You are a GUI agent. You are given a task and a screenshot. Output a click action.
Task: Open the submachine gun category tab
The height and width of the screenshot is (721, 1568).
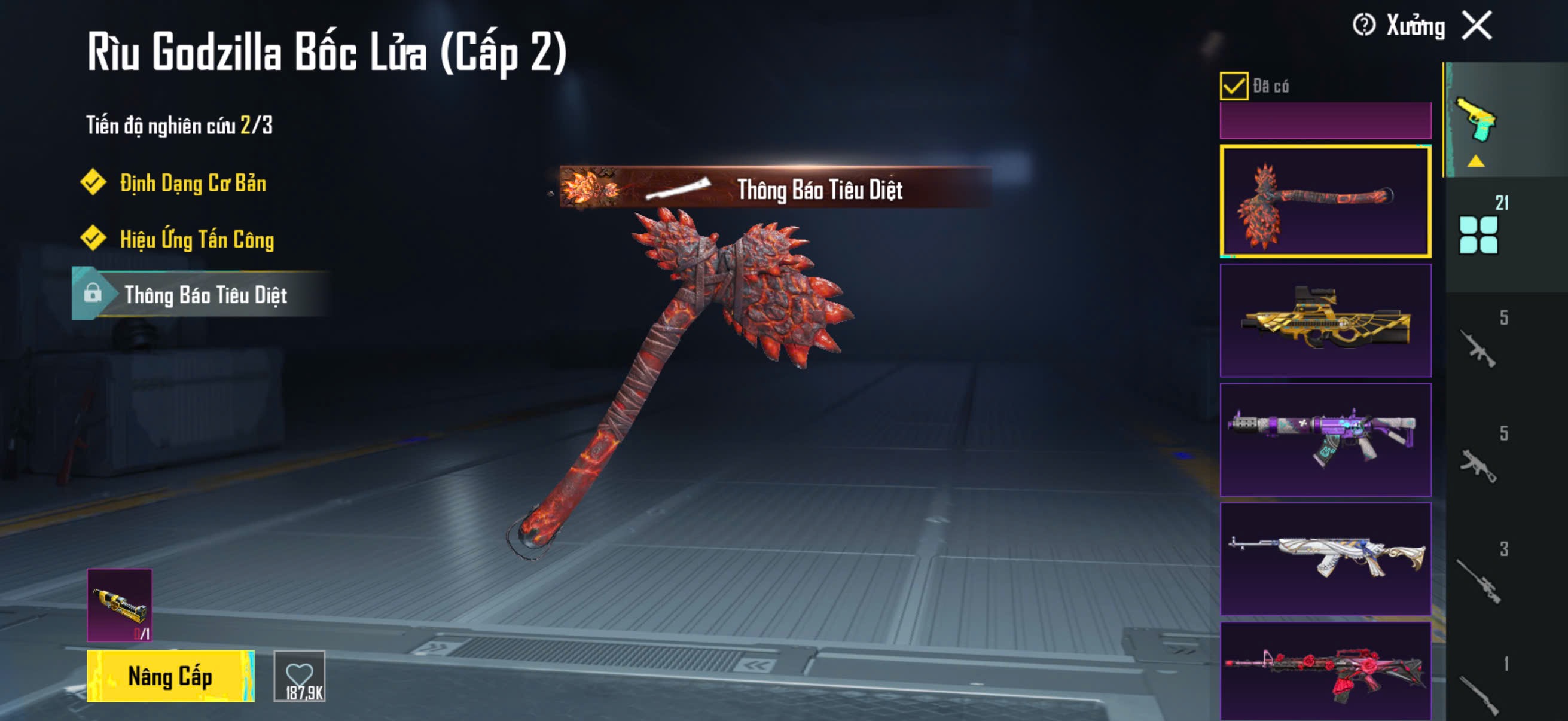[x=1478, y=466]
